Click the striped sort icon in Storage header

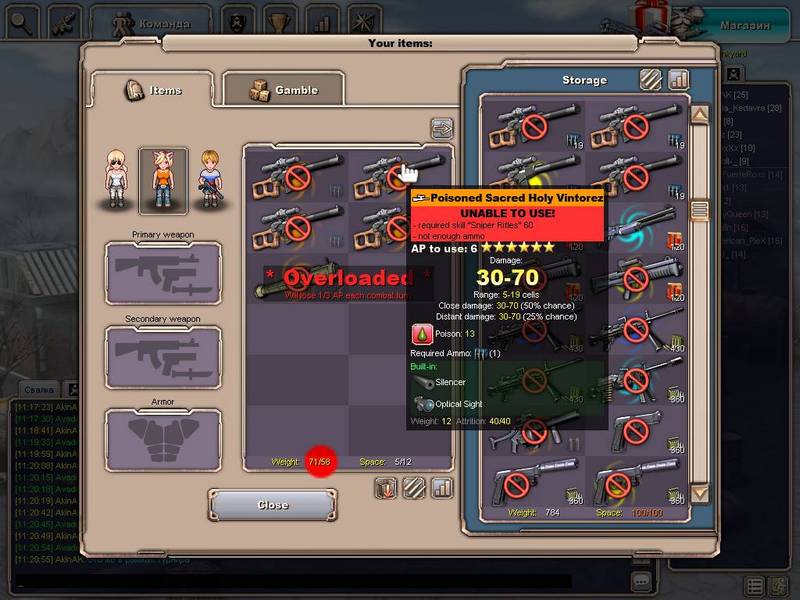[651, 79]
